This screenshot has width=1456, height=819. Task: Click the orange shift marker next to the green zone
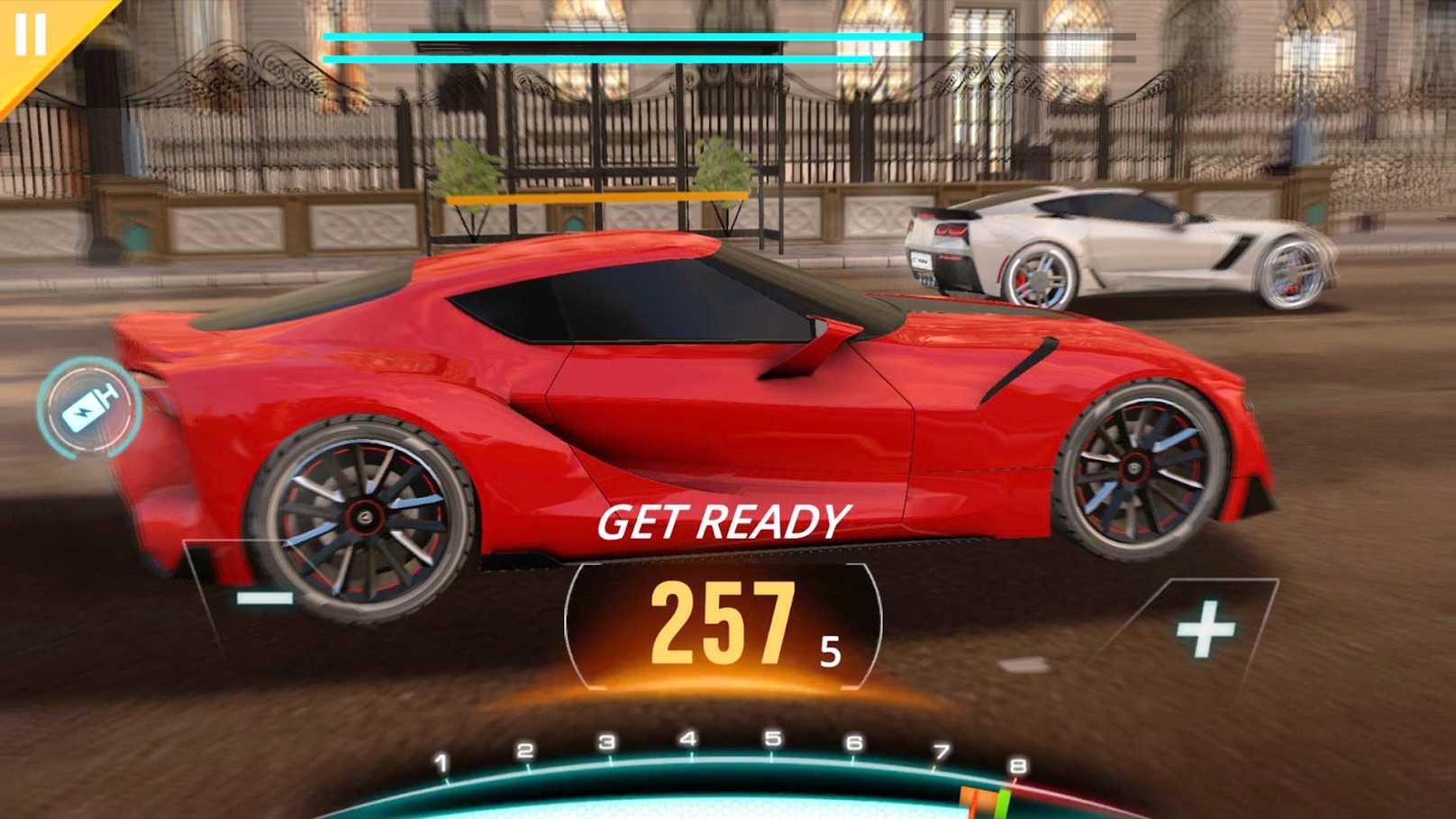[x=977, y=799]
